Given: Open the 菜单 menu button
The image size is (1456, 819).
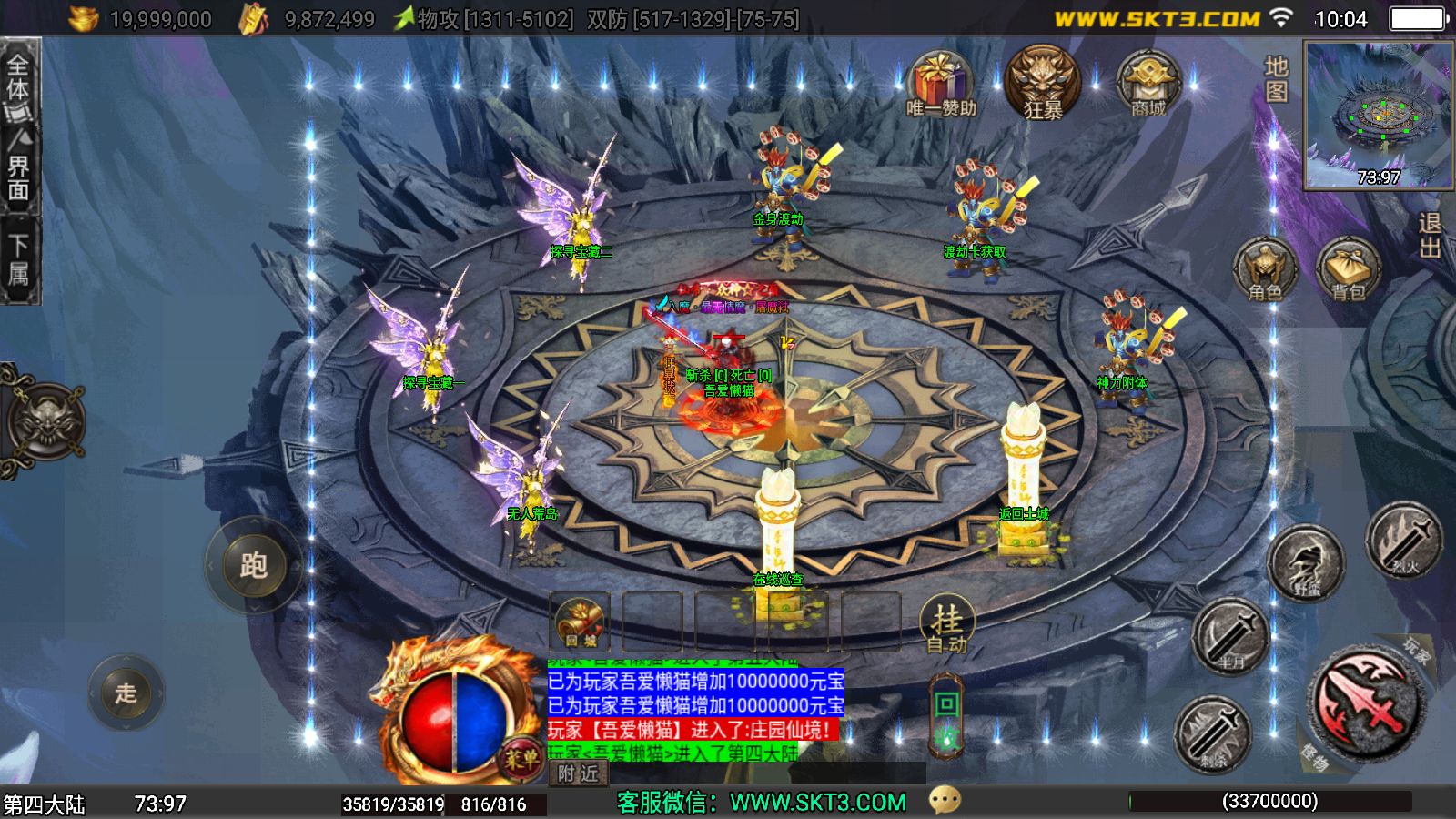Looking at the screenshot, I should click(x=521, y=757).
